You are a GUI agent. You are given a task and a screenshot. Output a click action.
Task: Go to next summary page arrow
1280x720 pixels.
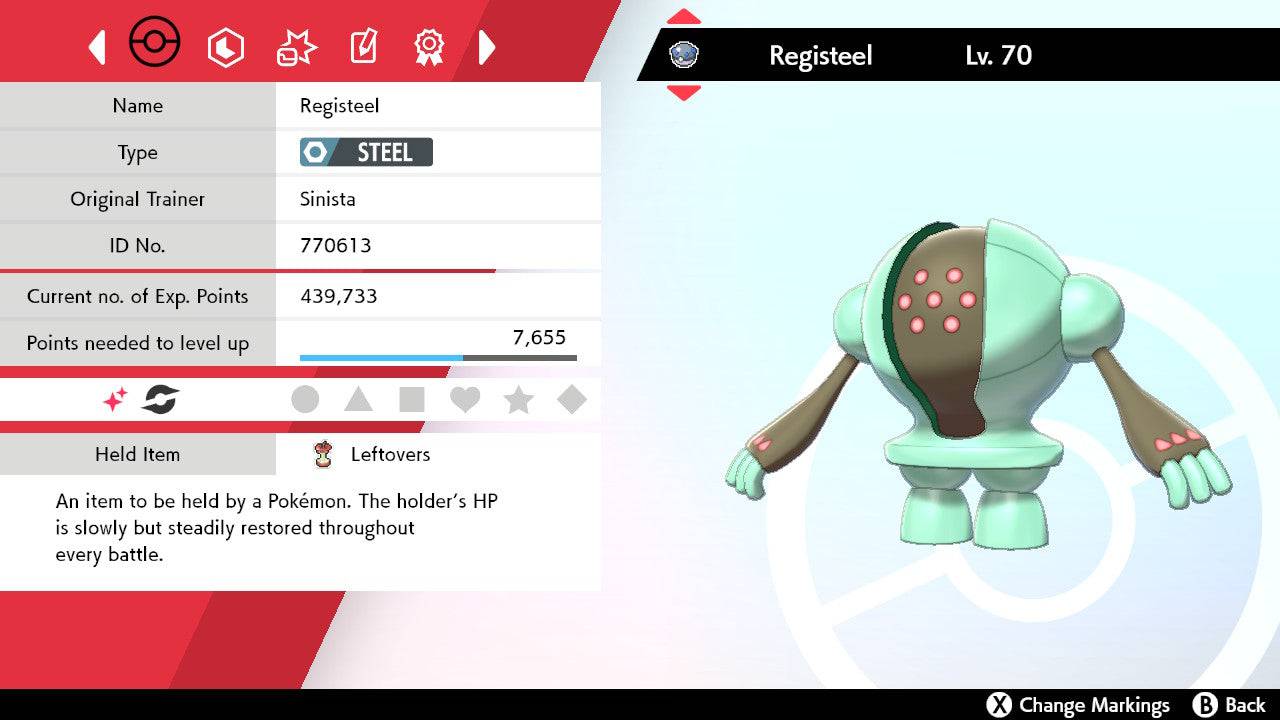pyautogui.click(x=487, y=47)
